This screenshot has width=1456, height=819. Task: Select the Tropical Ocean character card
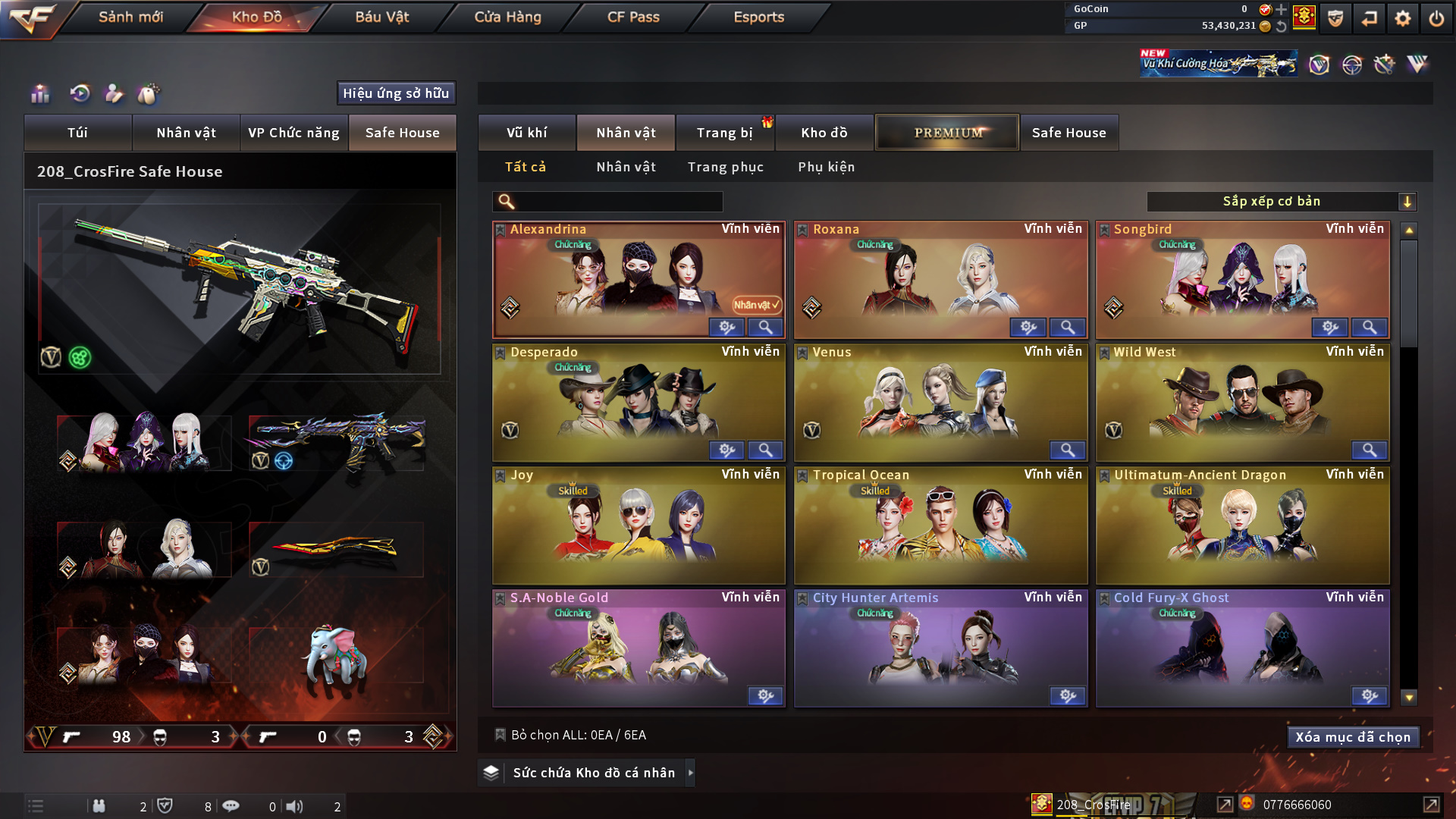940,523
